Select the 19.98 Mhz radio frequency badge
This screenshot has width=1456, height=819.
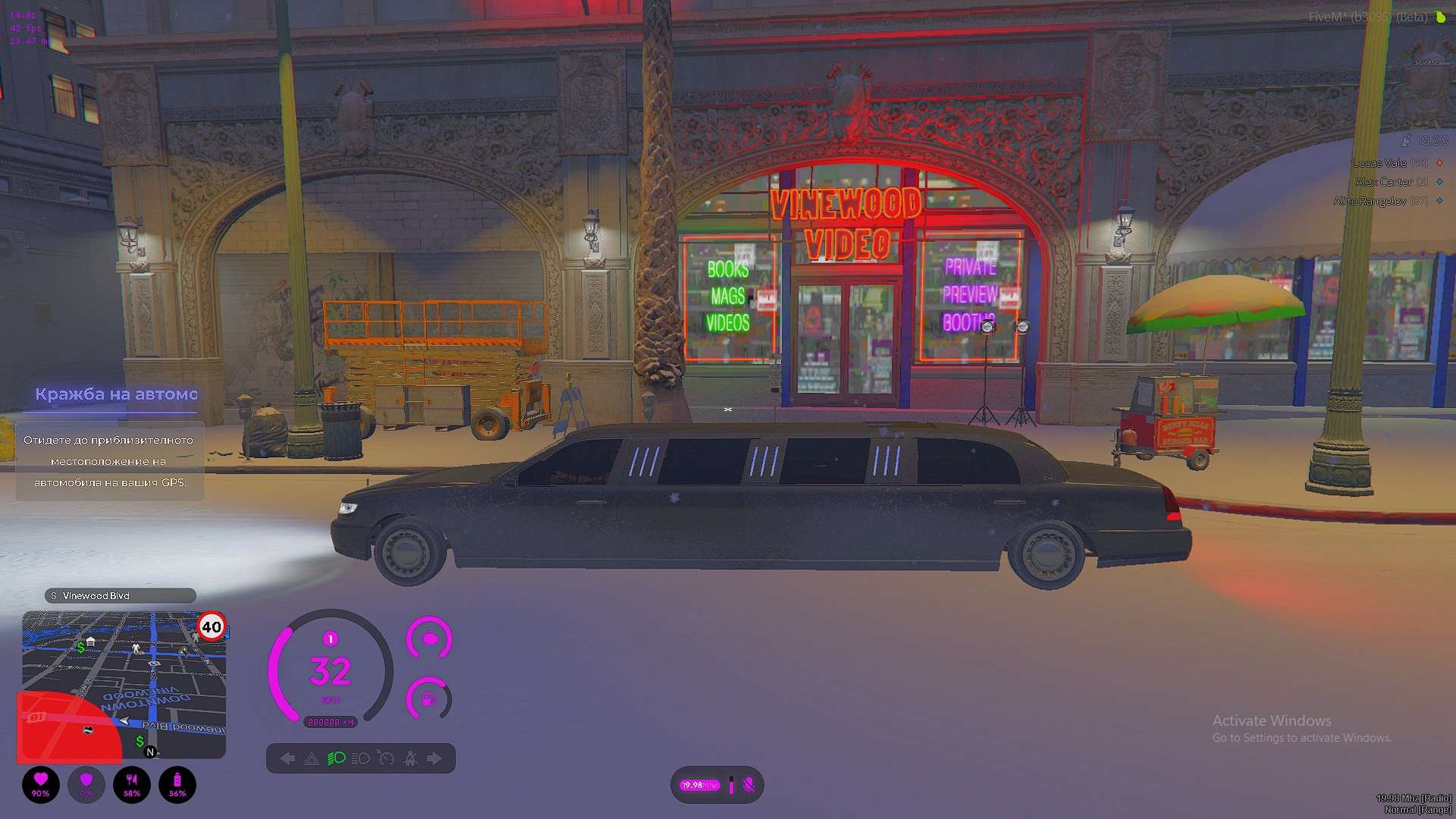(698, 785)
